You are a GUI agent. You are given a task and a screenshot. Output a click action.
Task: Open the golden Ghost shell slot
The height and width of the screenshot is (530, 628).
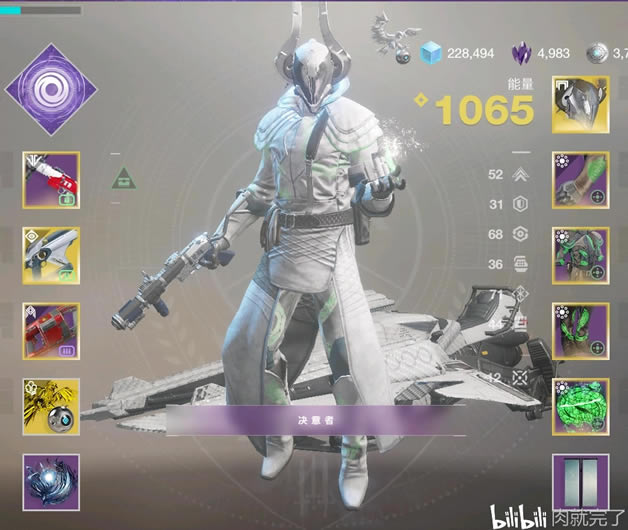coord(51,407)
